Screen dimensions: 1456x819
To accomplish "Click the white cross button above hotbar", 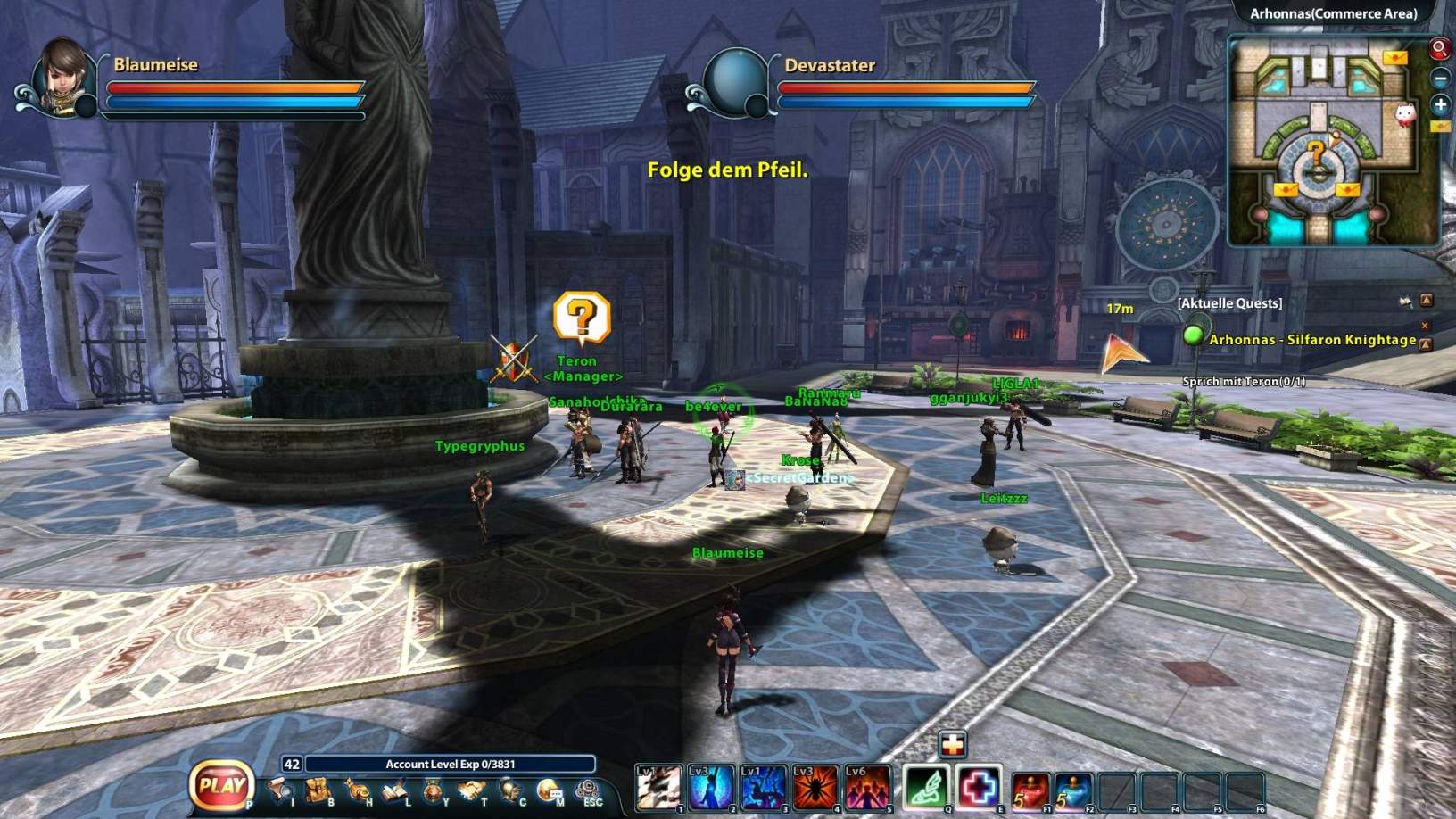I will click(952, 743).
